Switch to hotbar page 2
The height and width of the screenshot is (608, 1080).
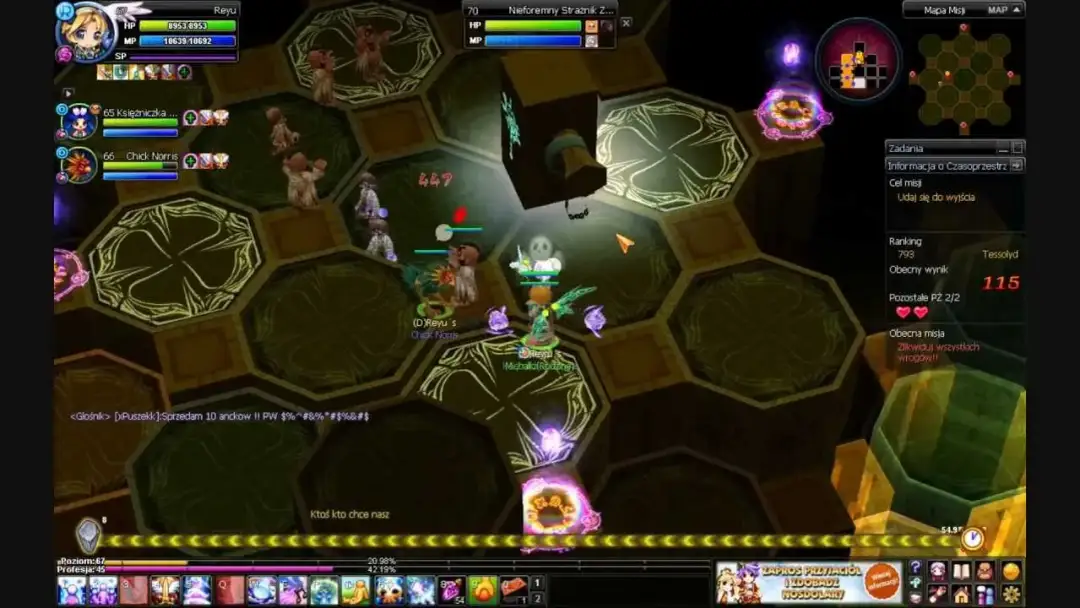[x=538, y=598]
